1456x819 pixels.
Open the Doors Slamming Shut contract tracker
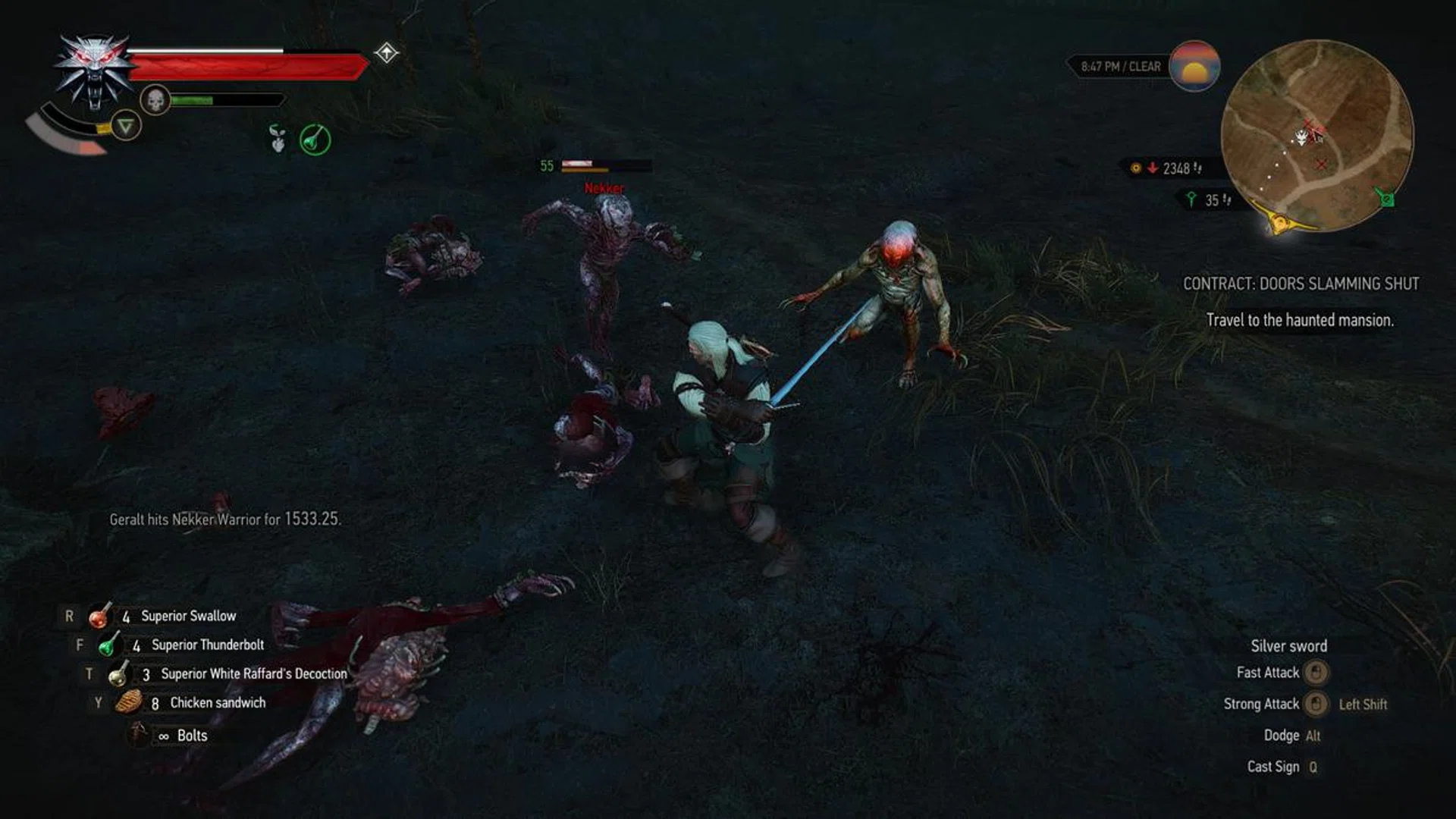[x=1301, y=284]
